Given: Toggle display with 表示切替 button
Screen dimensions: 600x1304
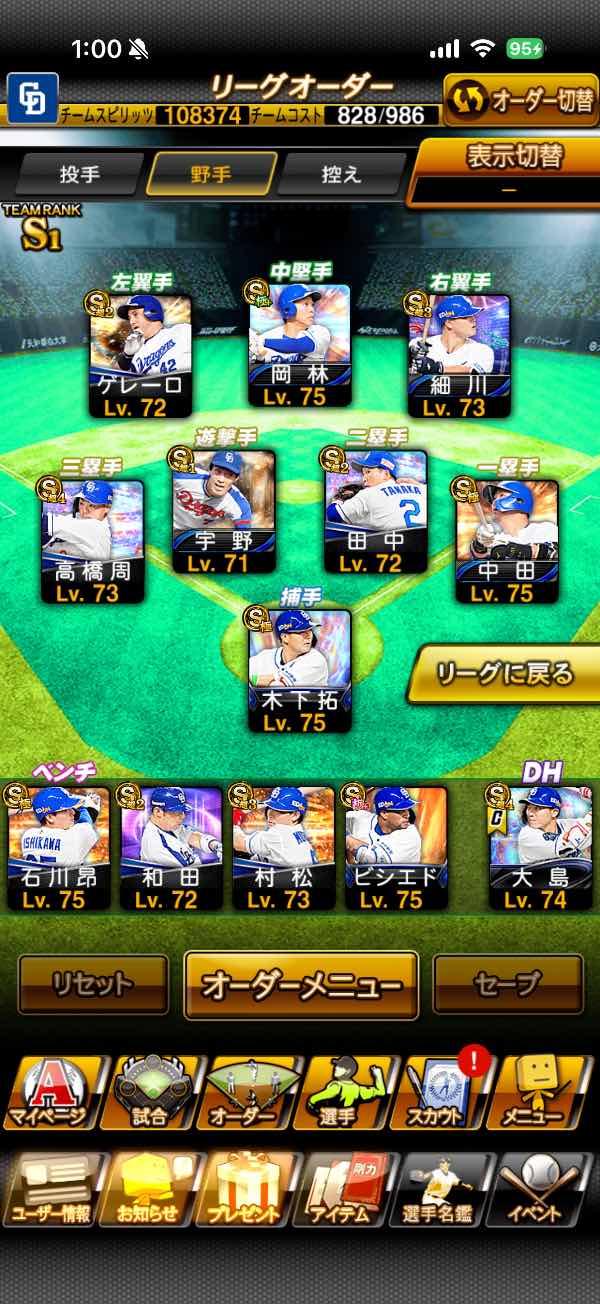Looking at the screenshot, I should 508,170.
